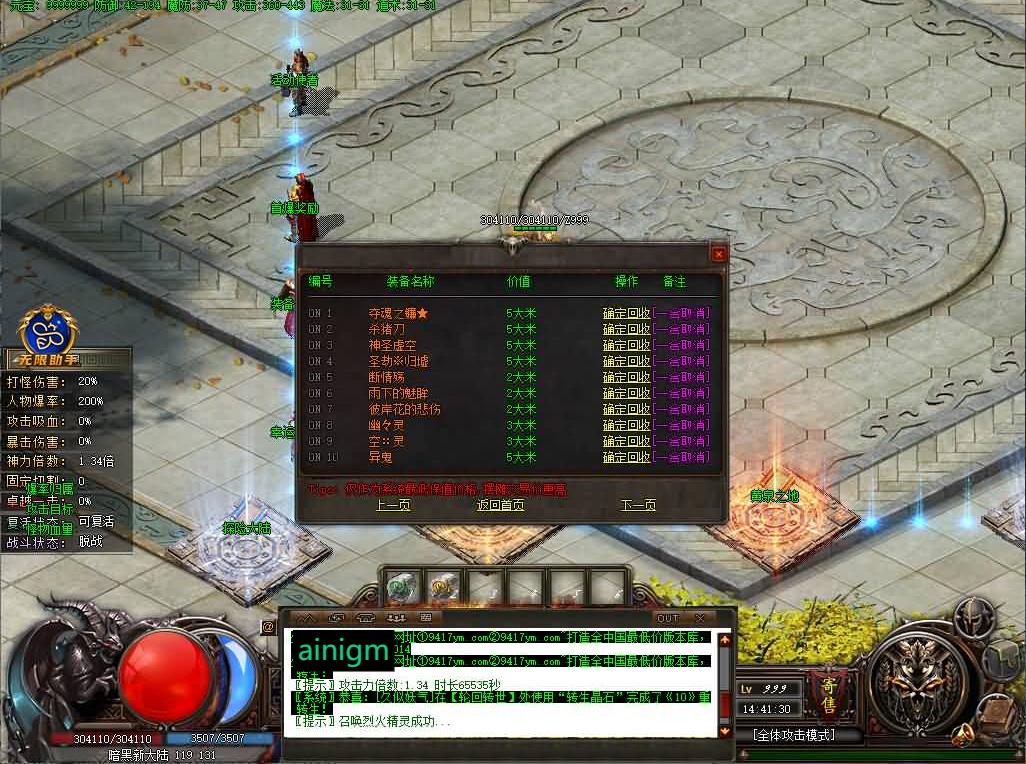Go to next page 下一页
The image size is (1026, 764).
638,505
